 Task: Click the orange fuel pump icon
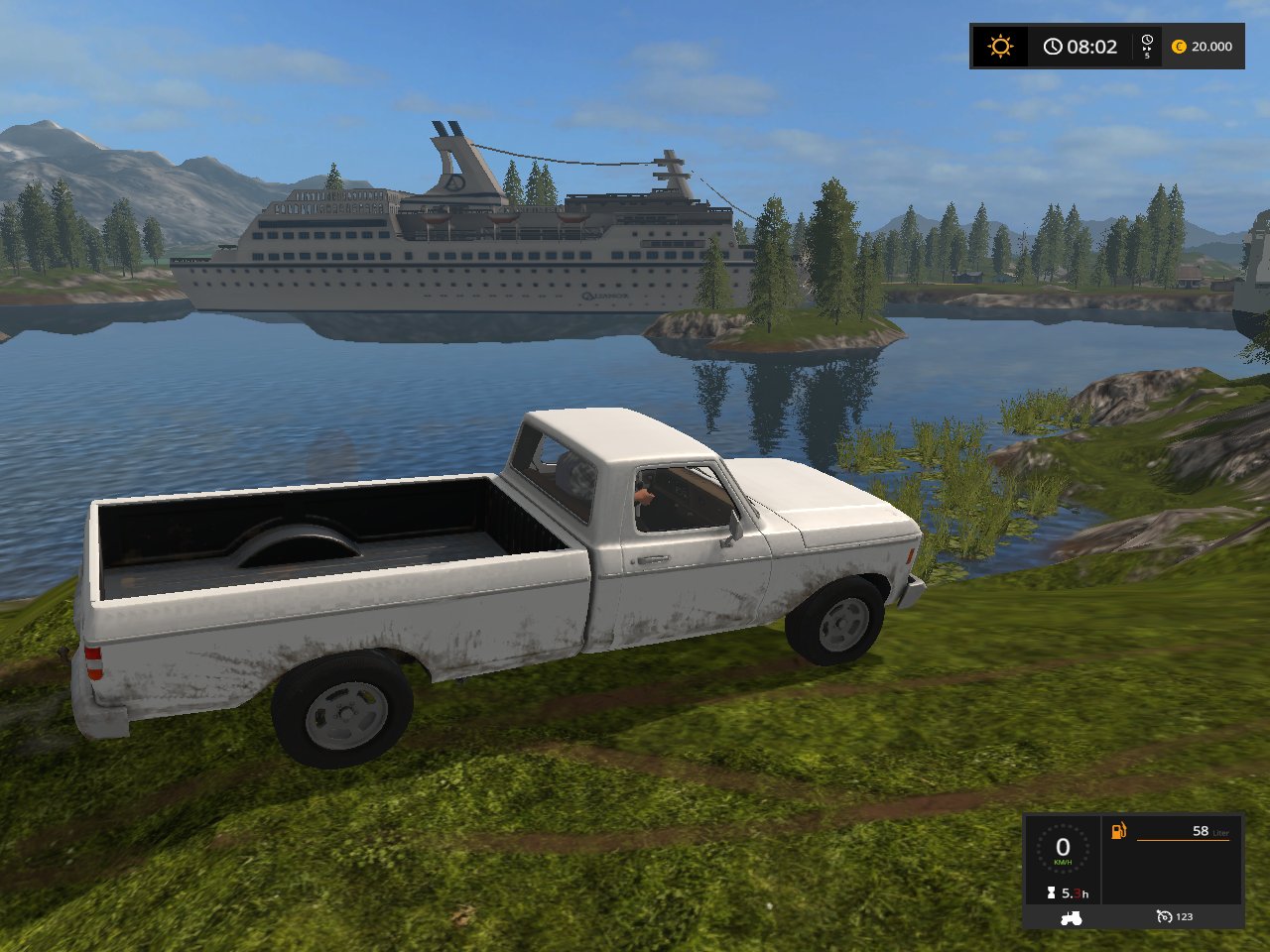pos(1118,830)
